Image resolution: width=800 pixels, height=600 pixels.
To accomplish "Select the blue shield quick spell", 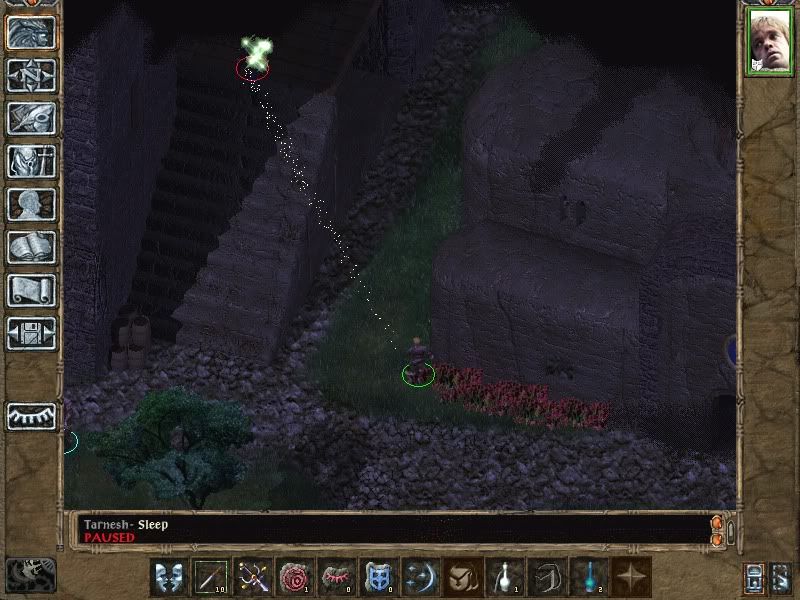I will [379, 577].
